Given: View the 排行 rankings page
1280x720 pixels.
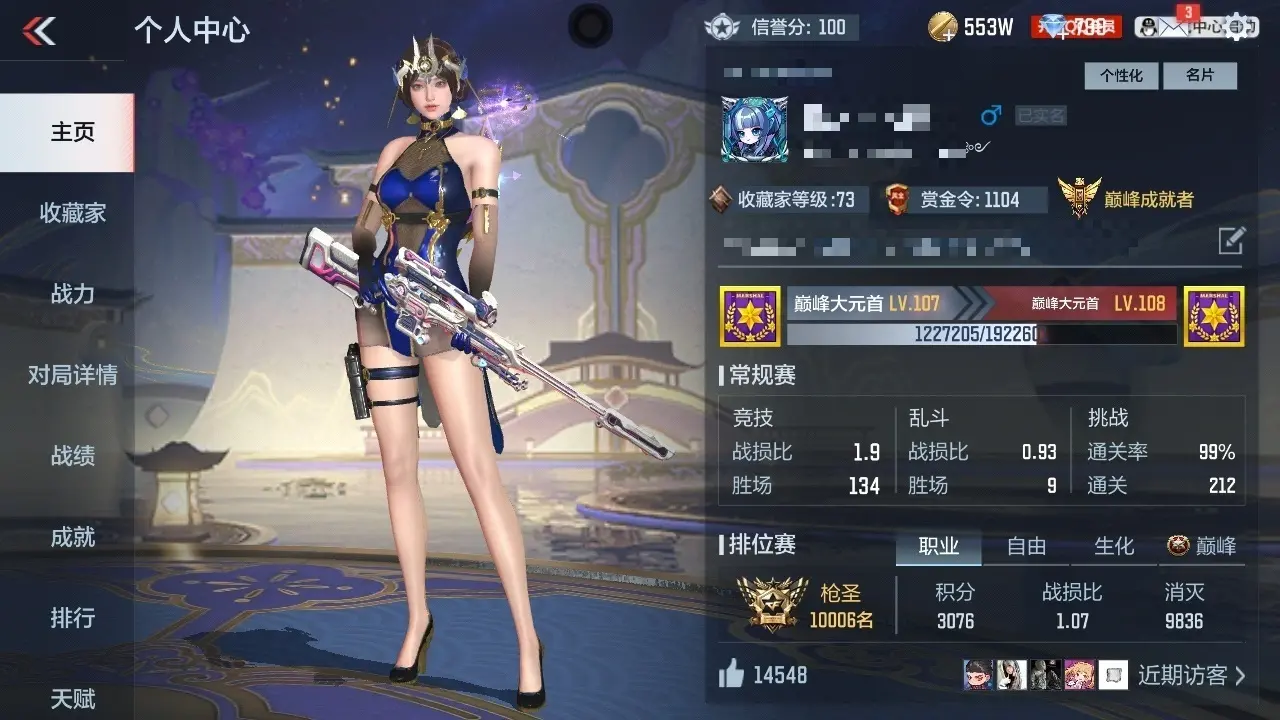Looking at the screenshot, I should pos(72,618).
